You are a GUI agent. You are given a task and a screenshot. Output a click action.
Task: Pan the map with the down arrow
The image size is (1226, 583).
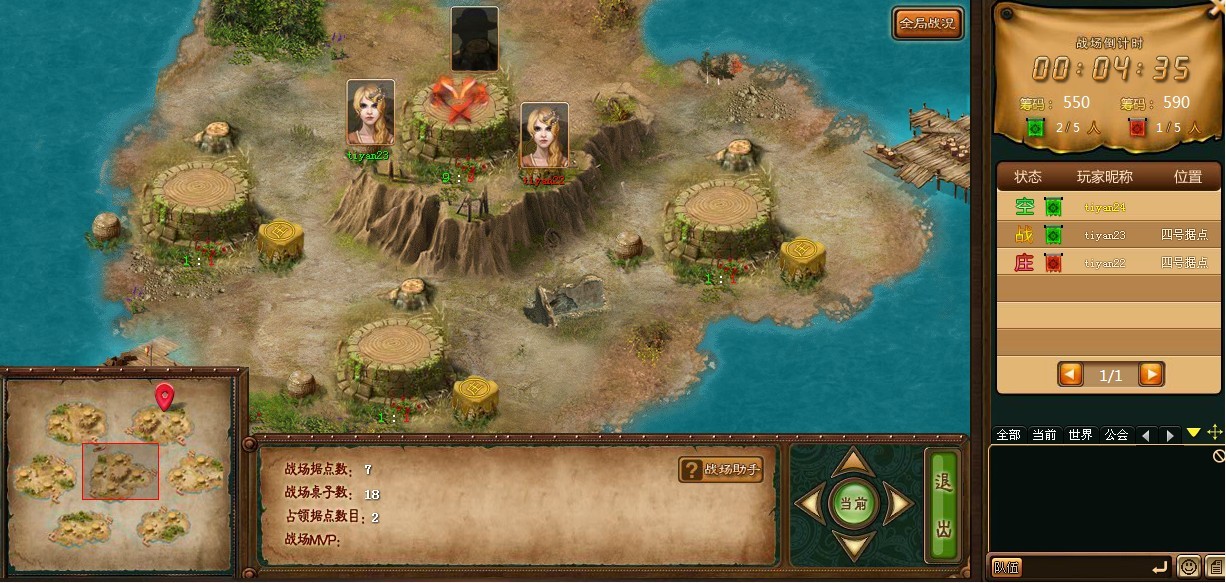(853, 546)
